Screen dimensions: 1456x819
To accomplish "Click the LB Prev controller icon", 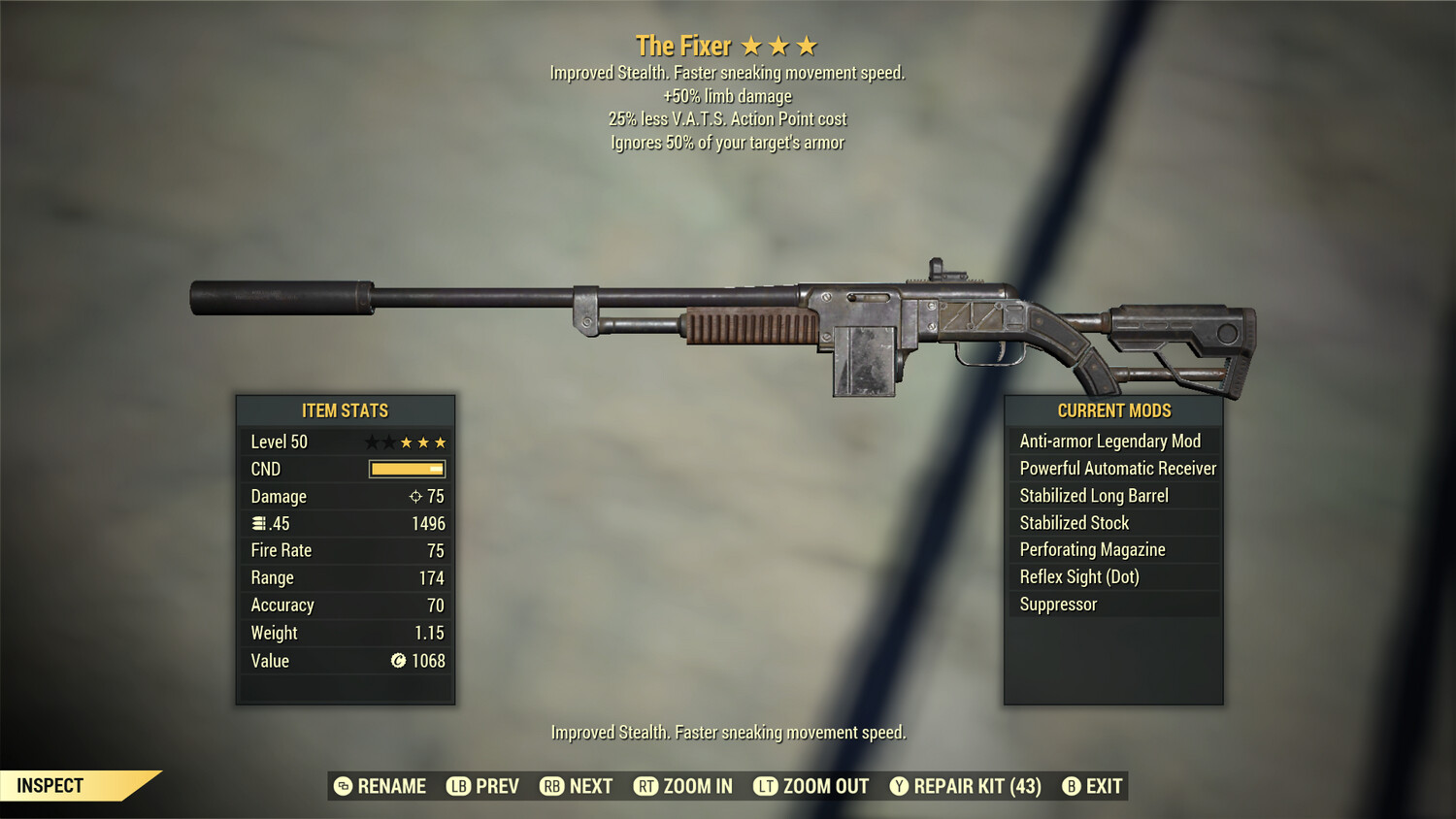I will tap(457, 786).
